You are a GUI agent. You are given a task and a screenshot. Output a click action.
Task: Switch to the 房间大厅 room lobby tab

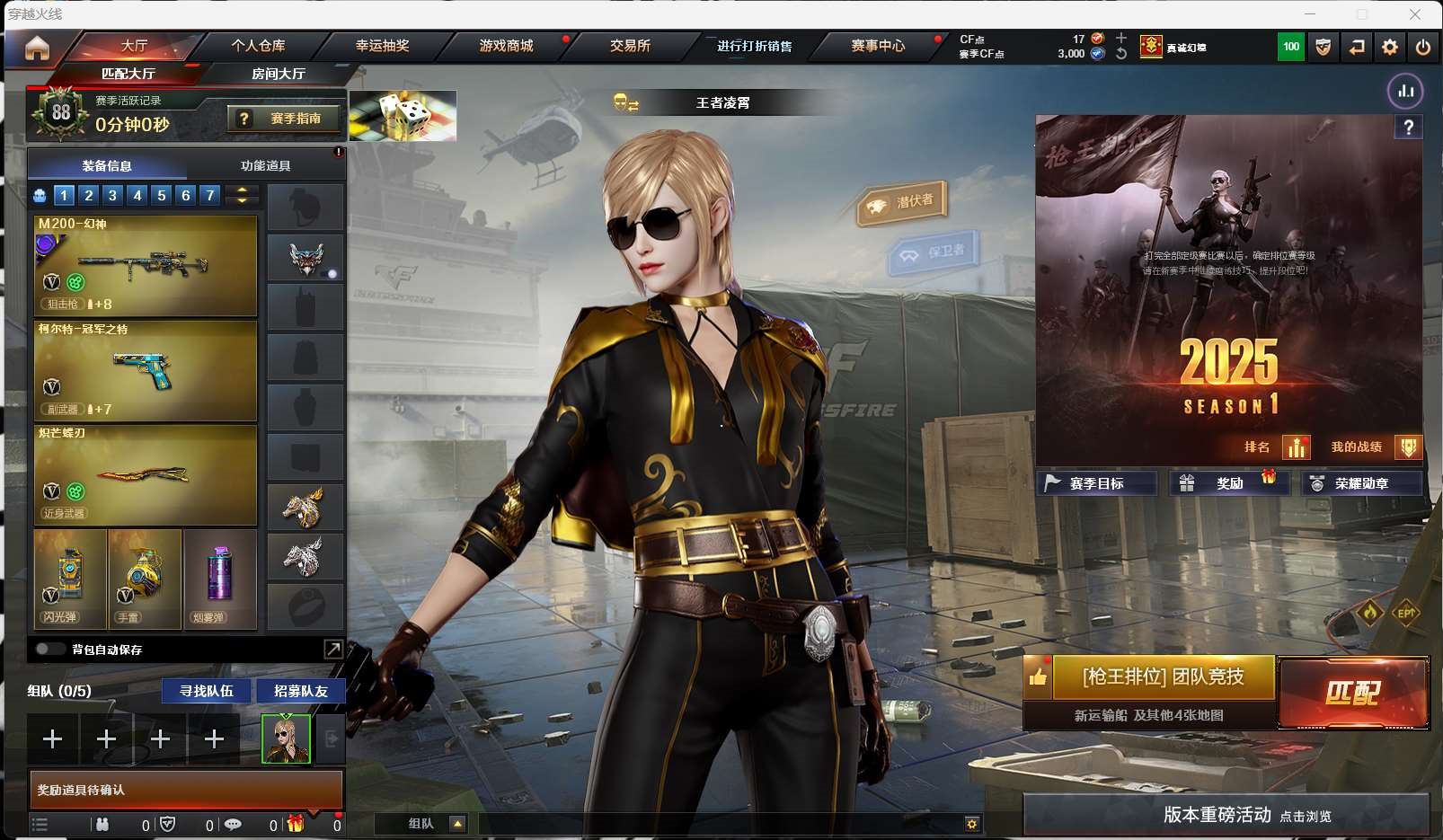coord(278,74)
